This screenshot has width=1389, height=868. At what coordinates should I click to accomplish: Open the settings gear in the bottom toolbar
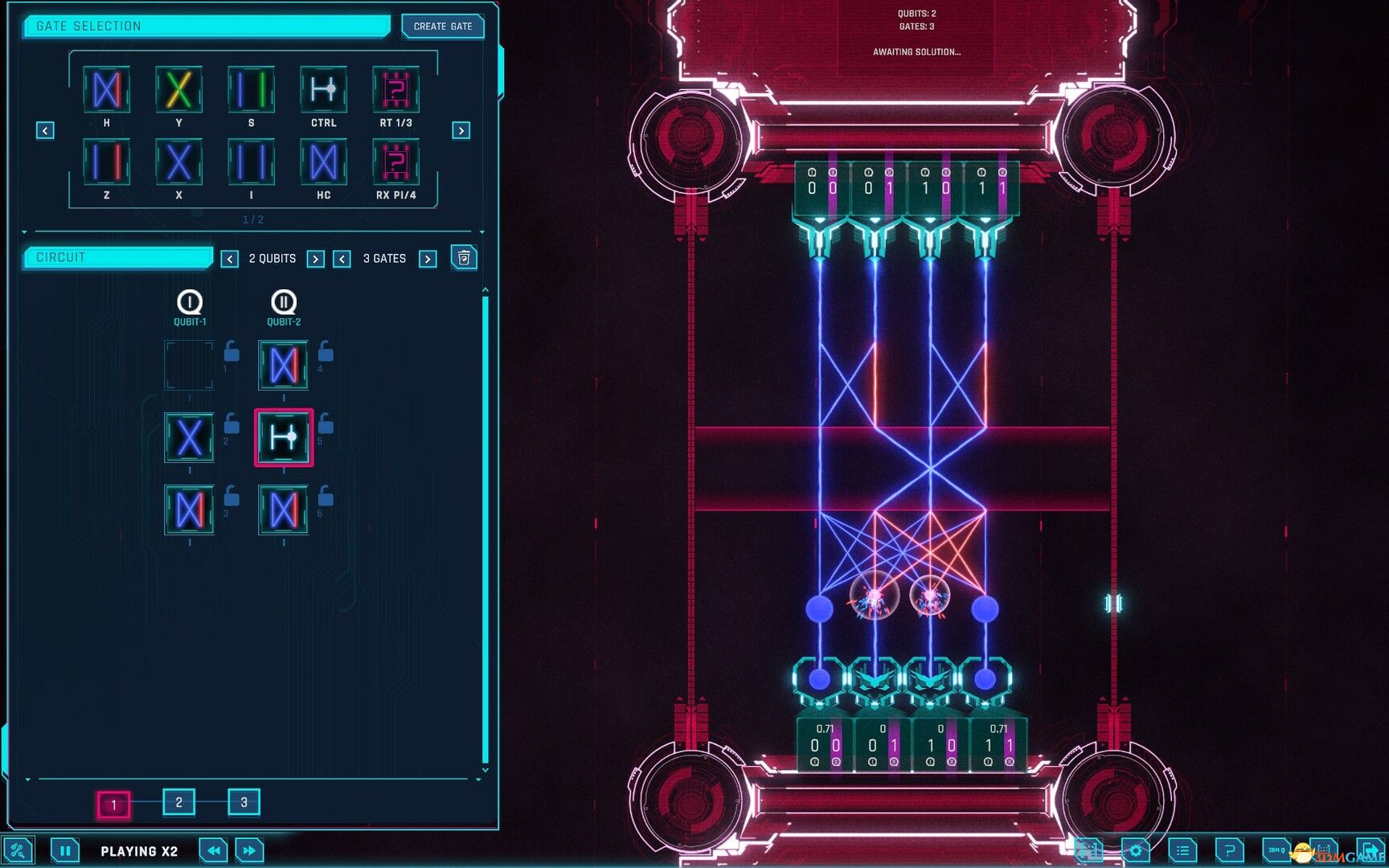(x=1135, y=849)
